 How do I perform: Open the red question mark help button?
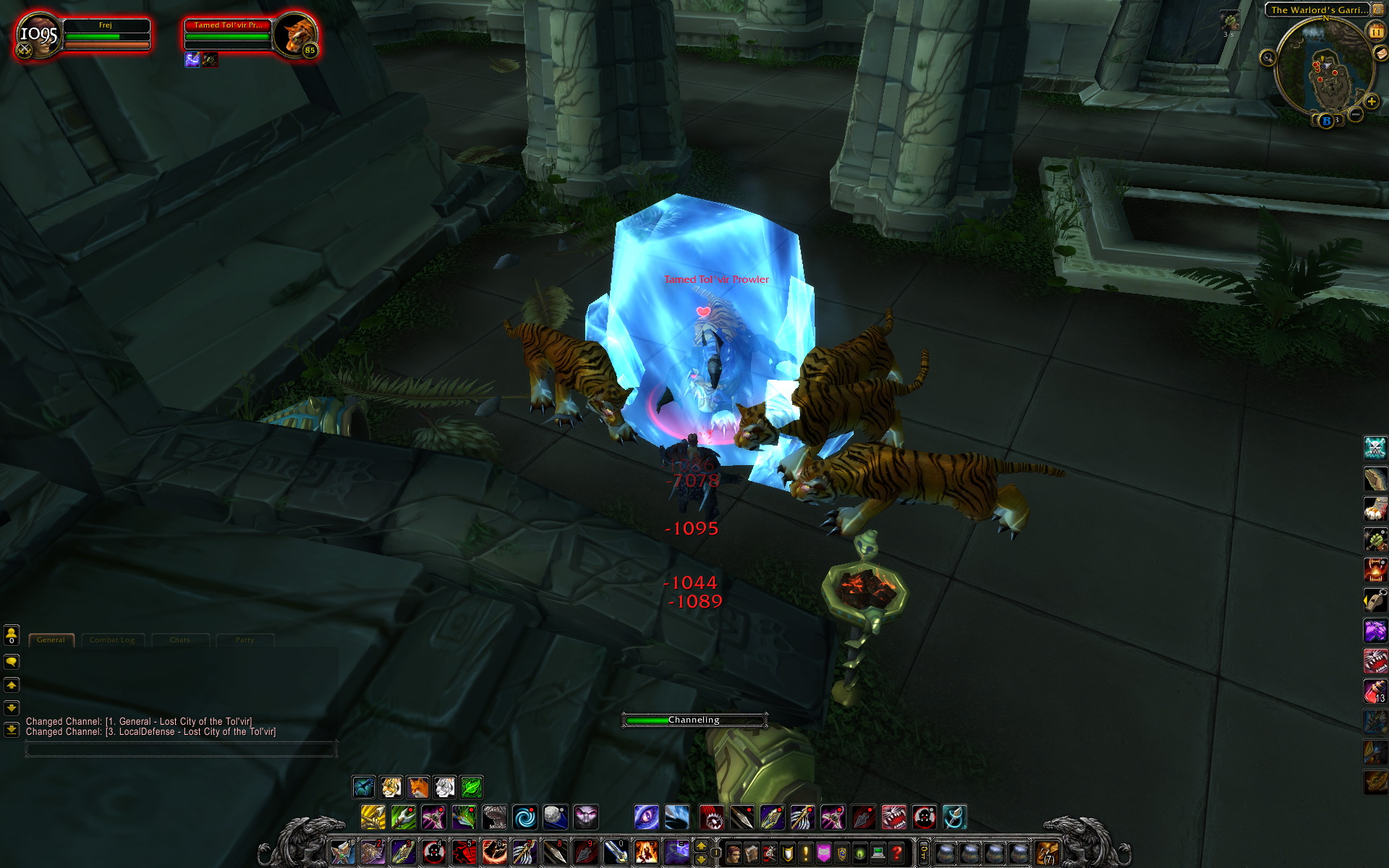point(897,854)
